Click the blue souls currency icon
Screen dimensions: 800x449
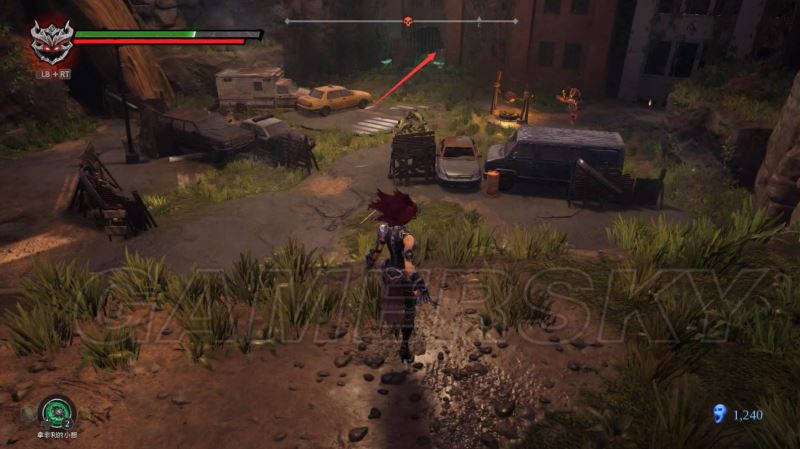pos(716,412)
